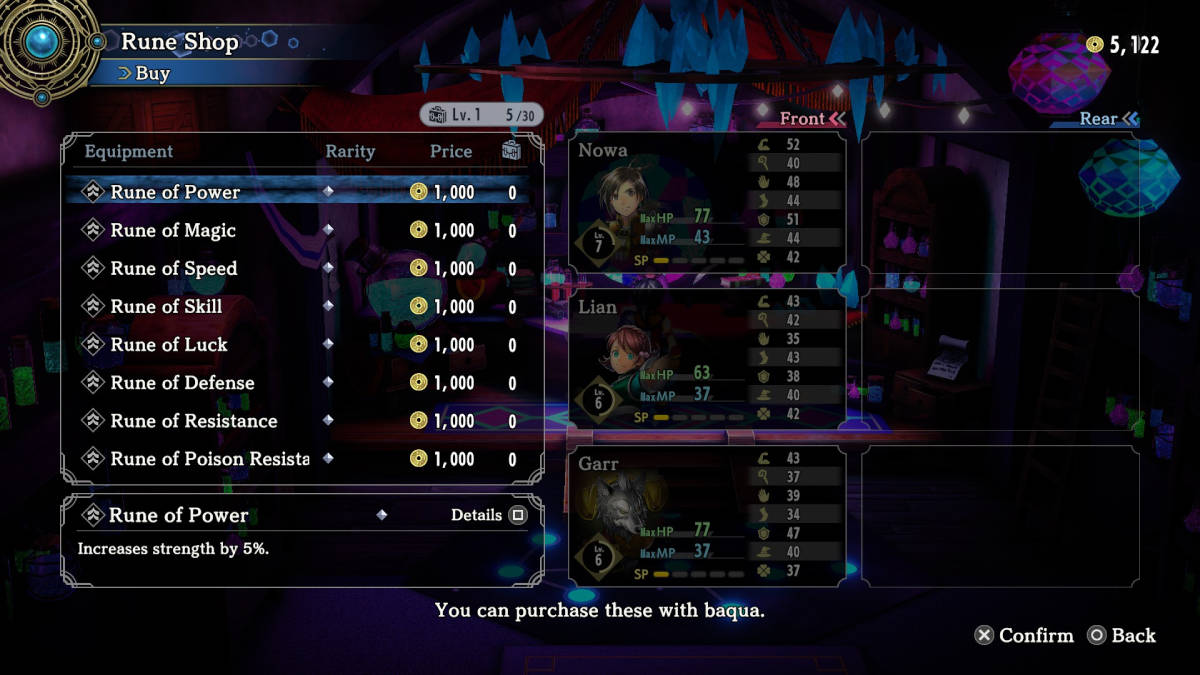The image size is (1200, 675).
Task: Open Details for Rune of Power
Action: click(488, 515)
